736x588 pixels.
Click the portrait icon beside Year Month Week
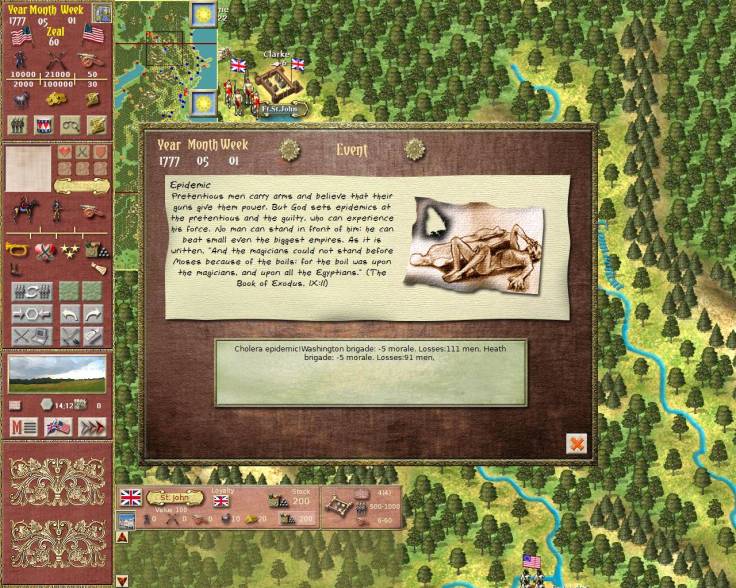101,11
